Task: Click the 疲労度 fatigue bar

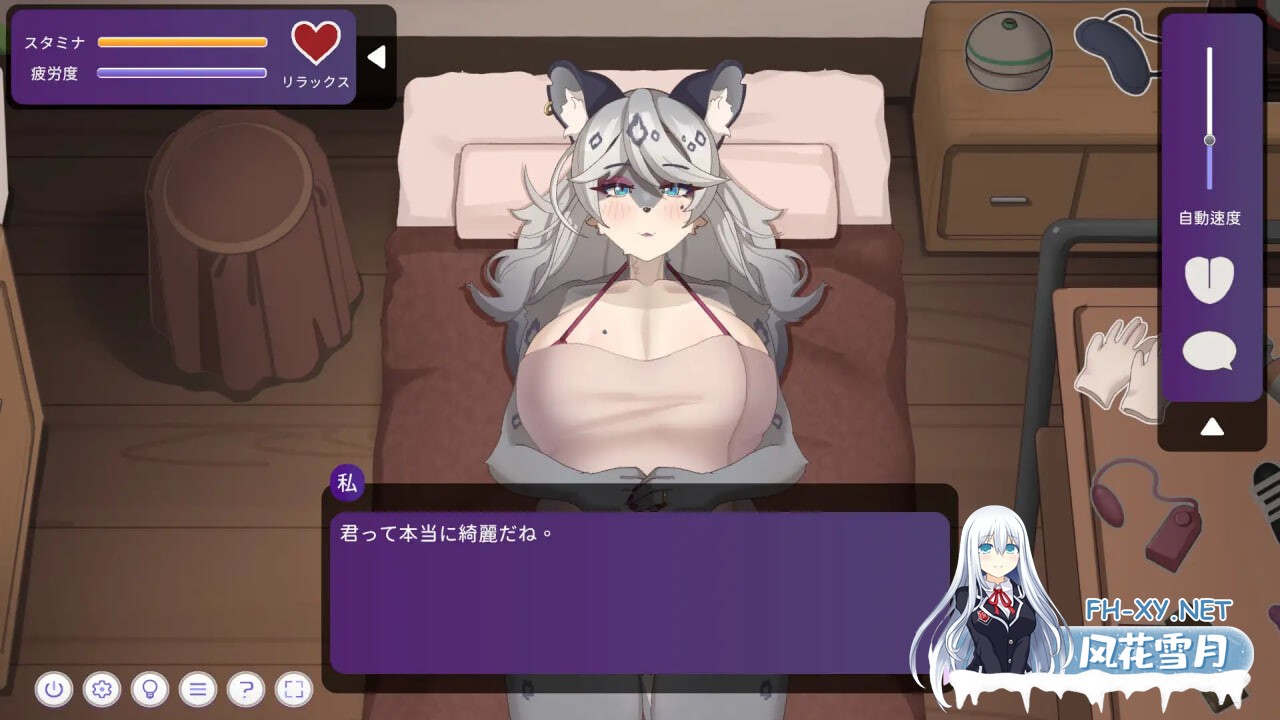Action: point(182,71)
